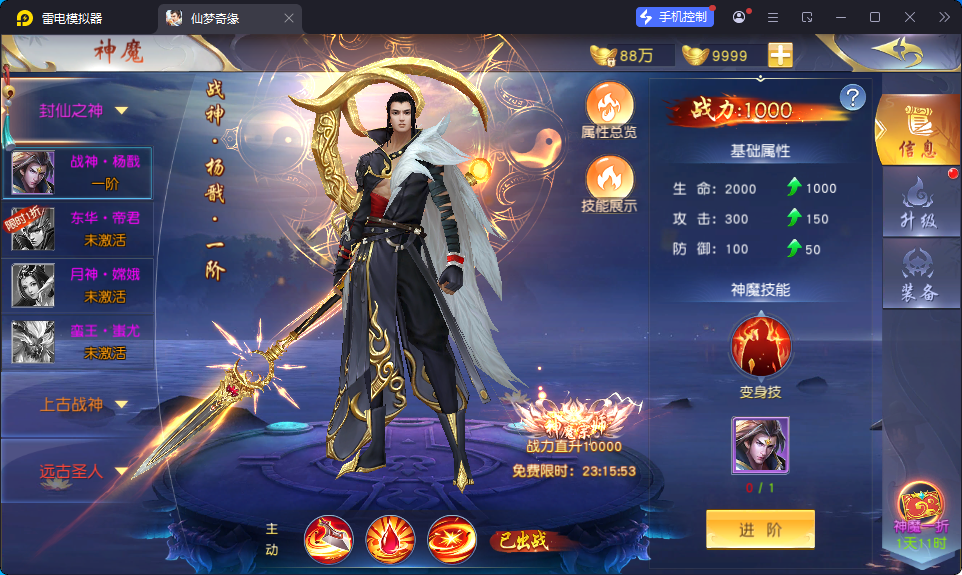Open 属性总览 attribute overview

(x=609, y=108)
